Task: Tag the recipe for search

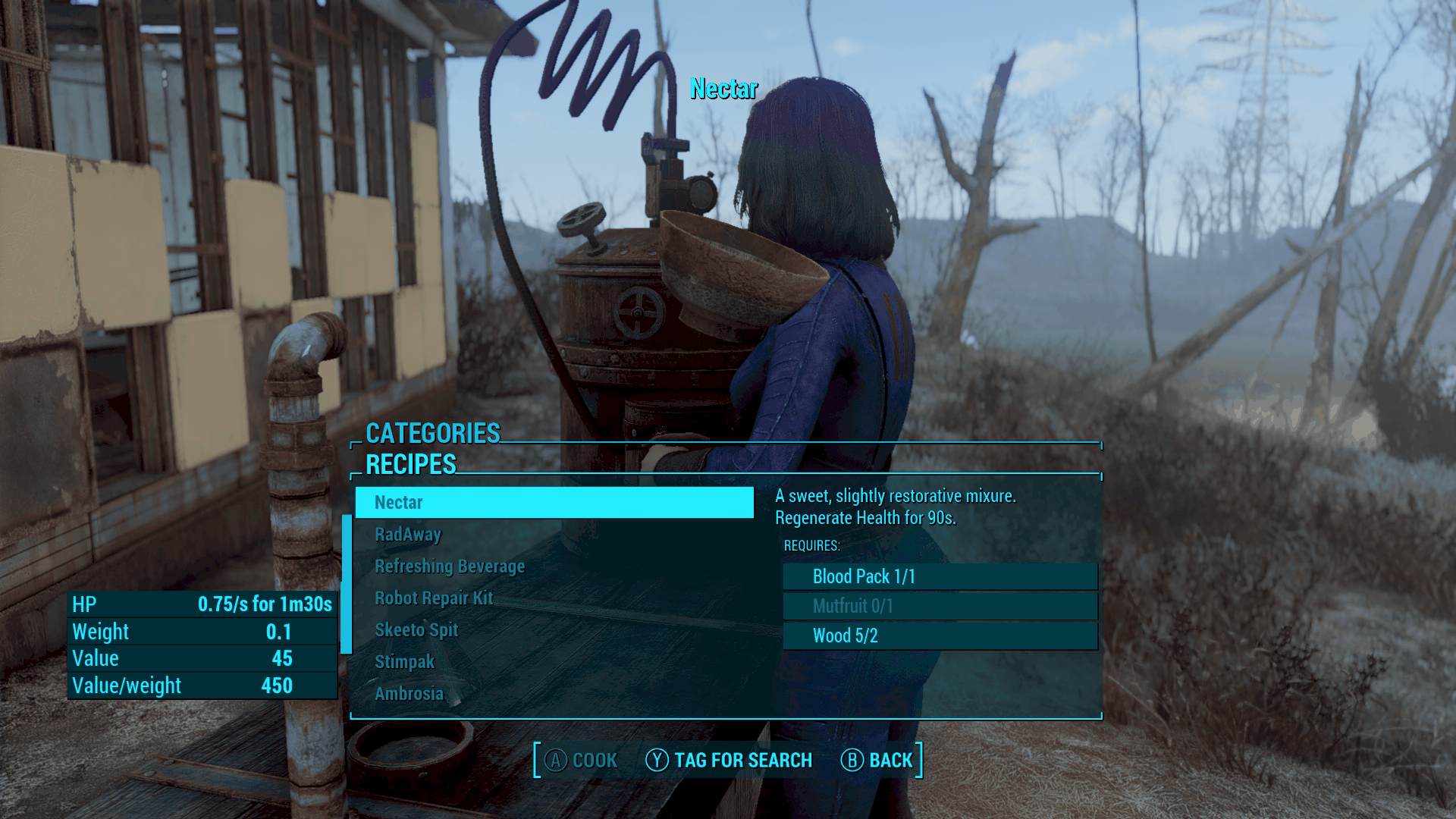Action: 729,760
